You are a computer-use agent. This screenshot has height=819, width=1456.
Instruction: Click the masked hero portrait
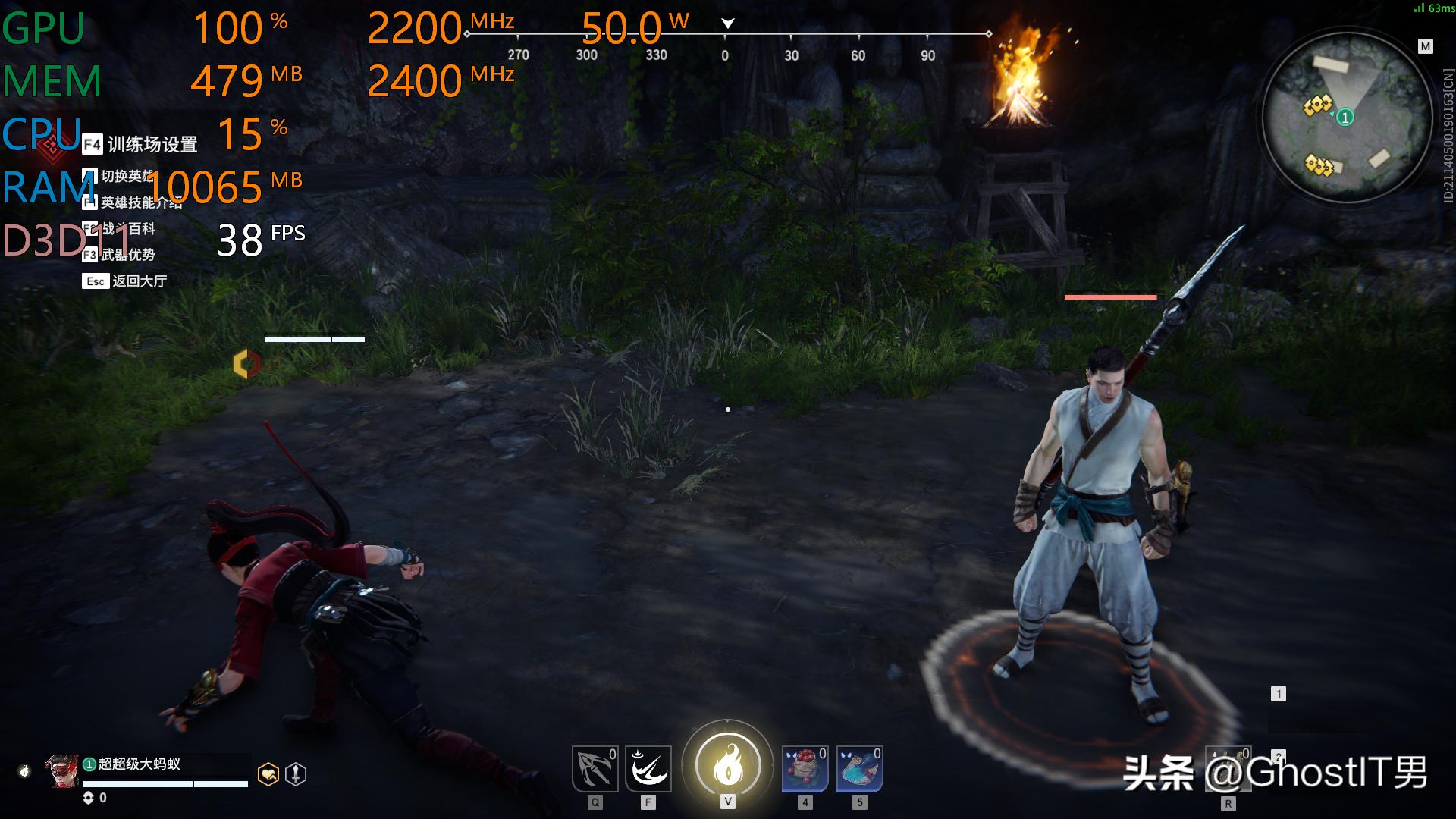(x=62, y=770)
